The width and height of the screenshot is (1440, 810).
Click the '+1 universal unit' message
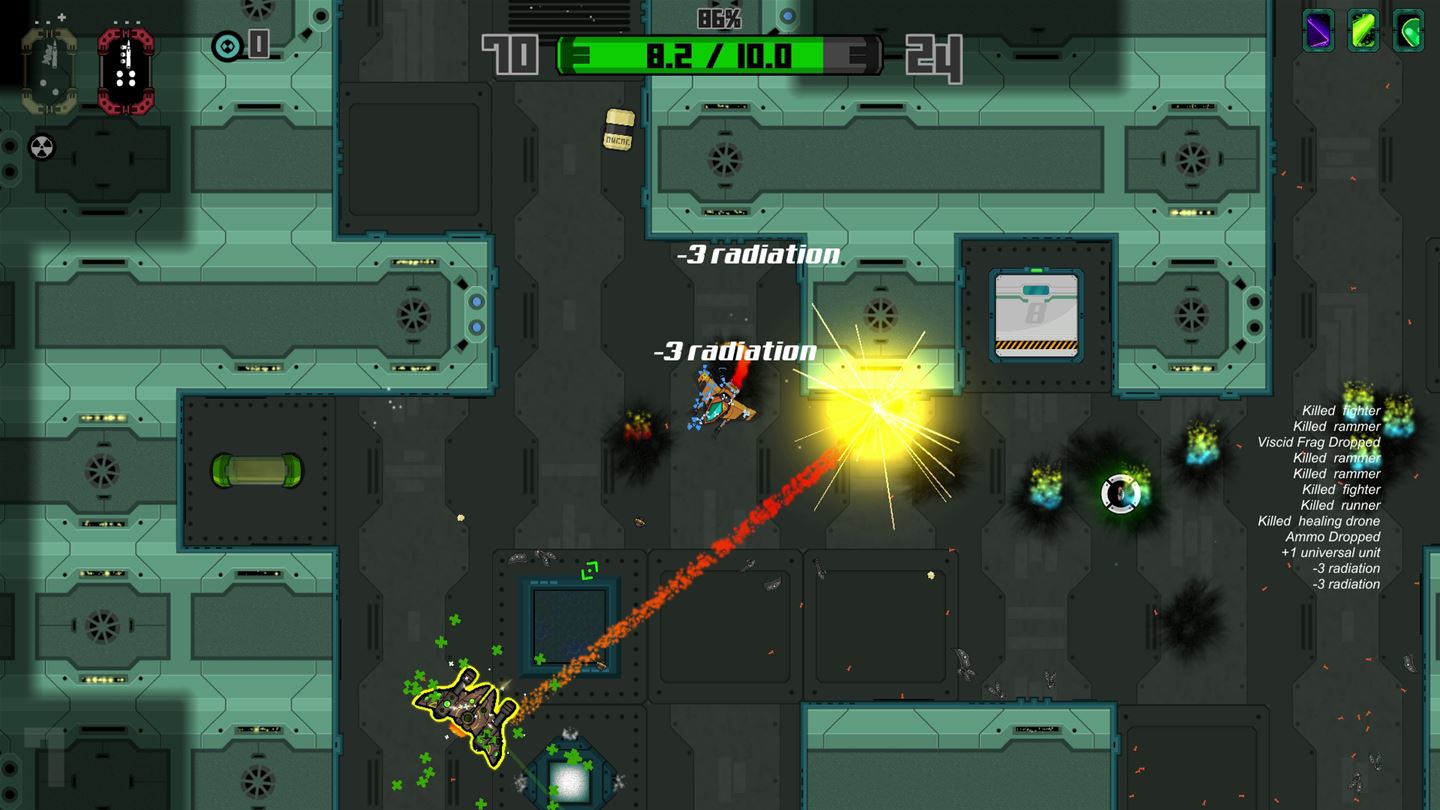1329,552
